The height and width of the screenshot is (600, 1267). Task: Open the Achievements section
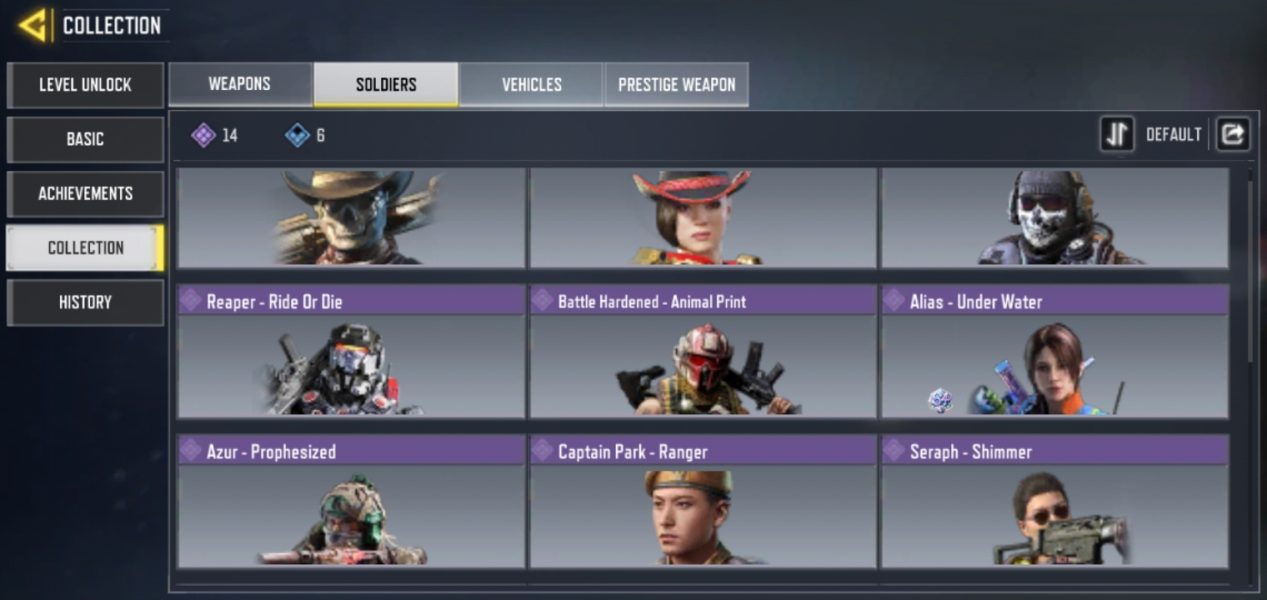(85, 193)
